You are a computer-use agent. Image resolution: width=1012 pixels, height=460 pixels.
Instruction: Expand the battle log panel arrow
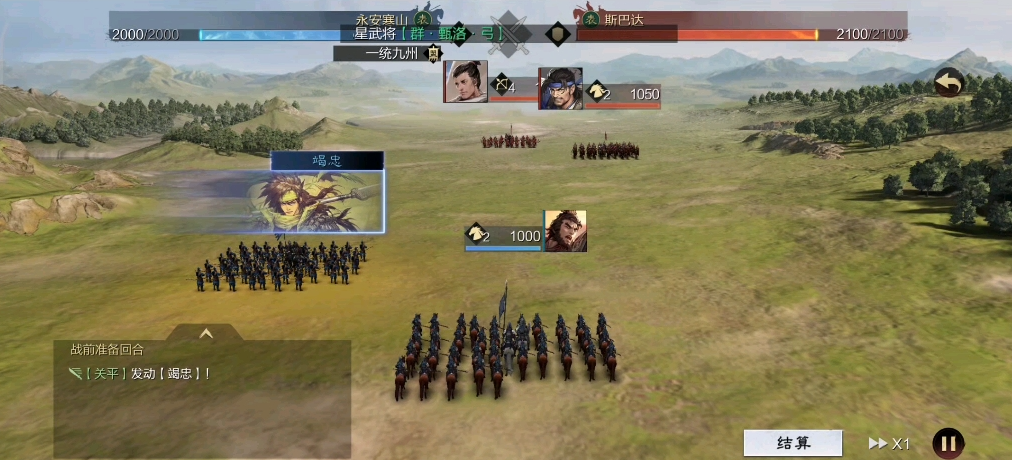(206, 334)
